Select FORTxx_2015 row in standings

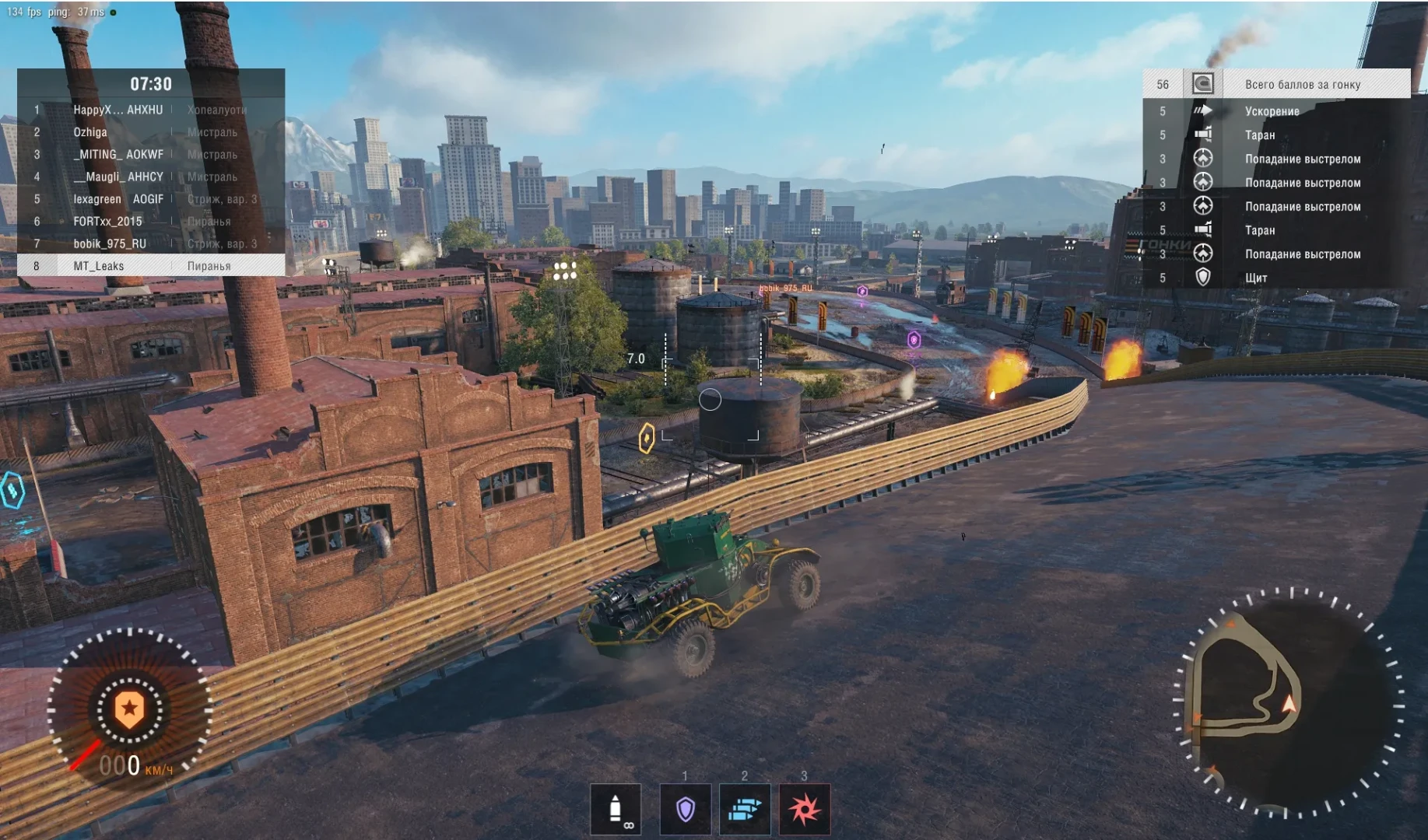[151, 222]
